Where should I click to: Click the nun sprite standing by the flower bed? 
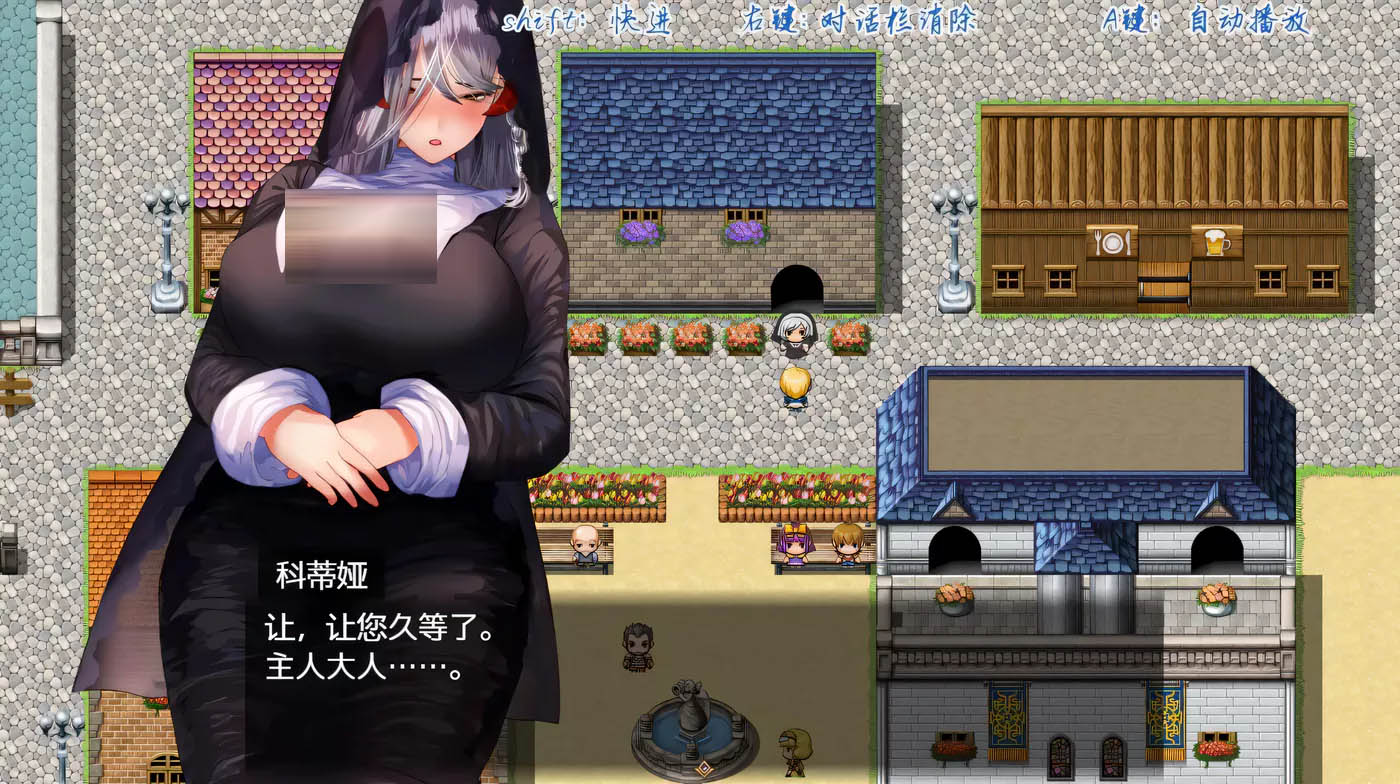pyautogui.click(x=793, y=335)
